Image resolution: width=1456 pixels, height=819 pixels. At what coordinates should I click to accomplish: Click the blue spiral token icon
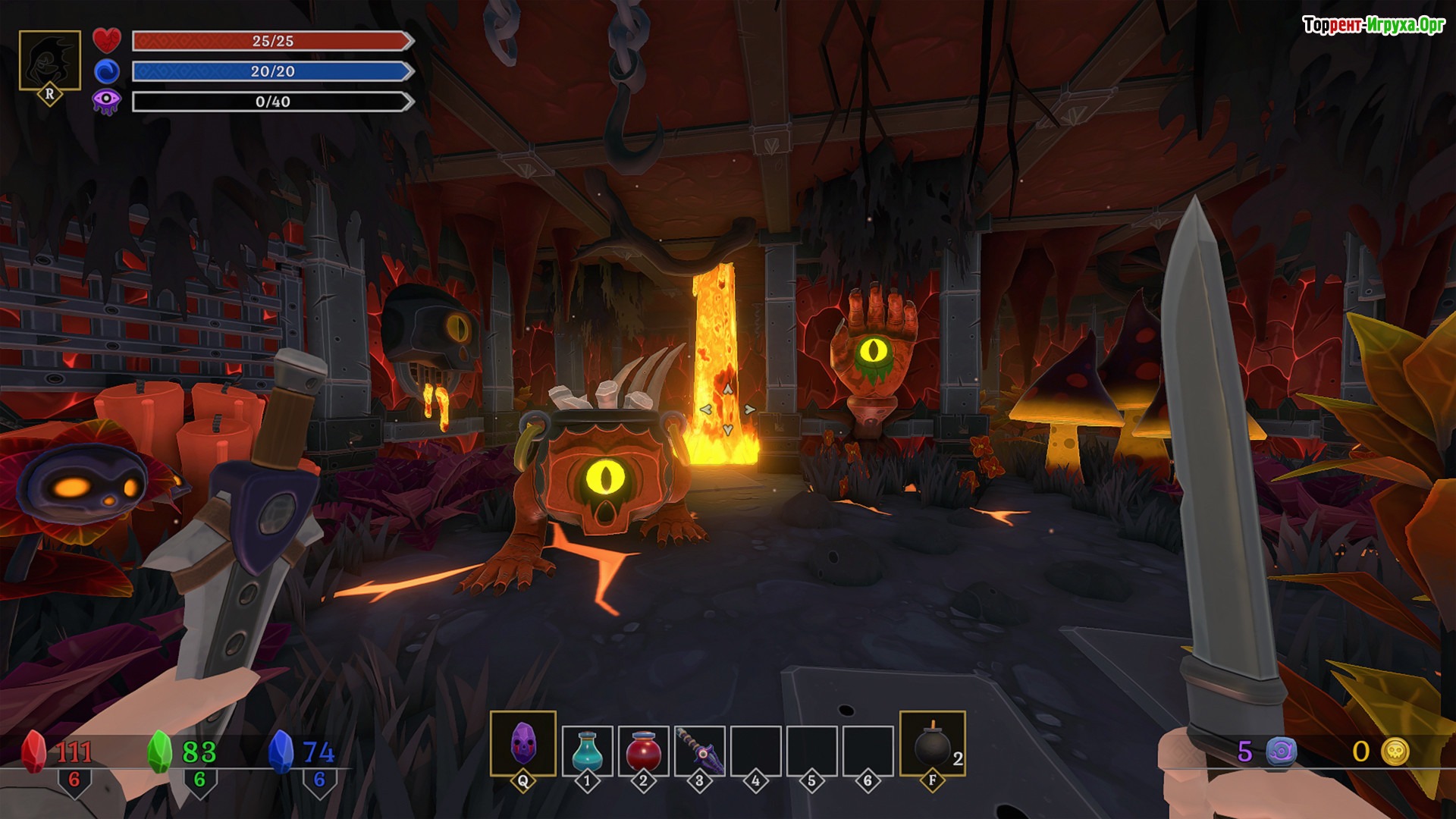1282,752
